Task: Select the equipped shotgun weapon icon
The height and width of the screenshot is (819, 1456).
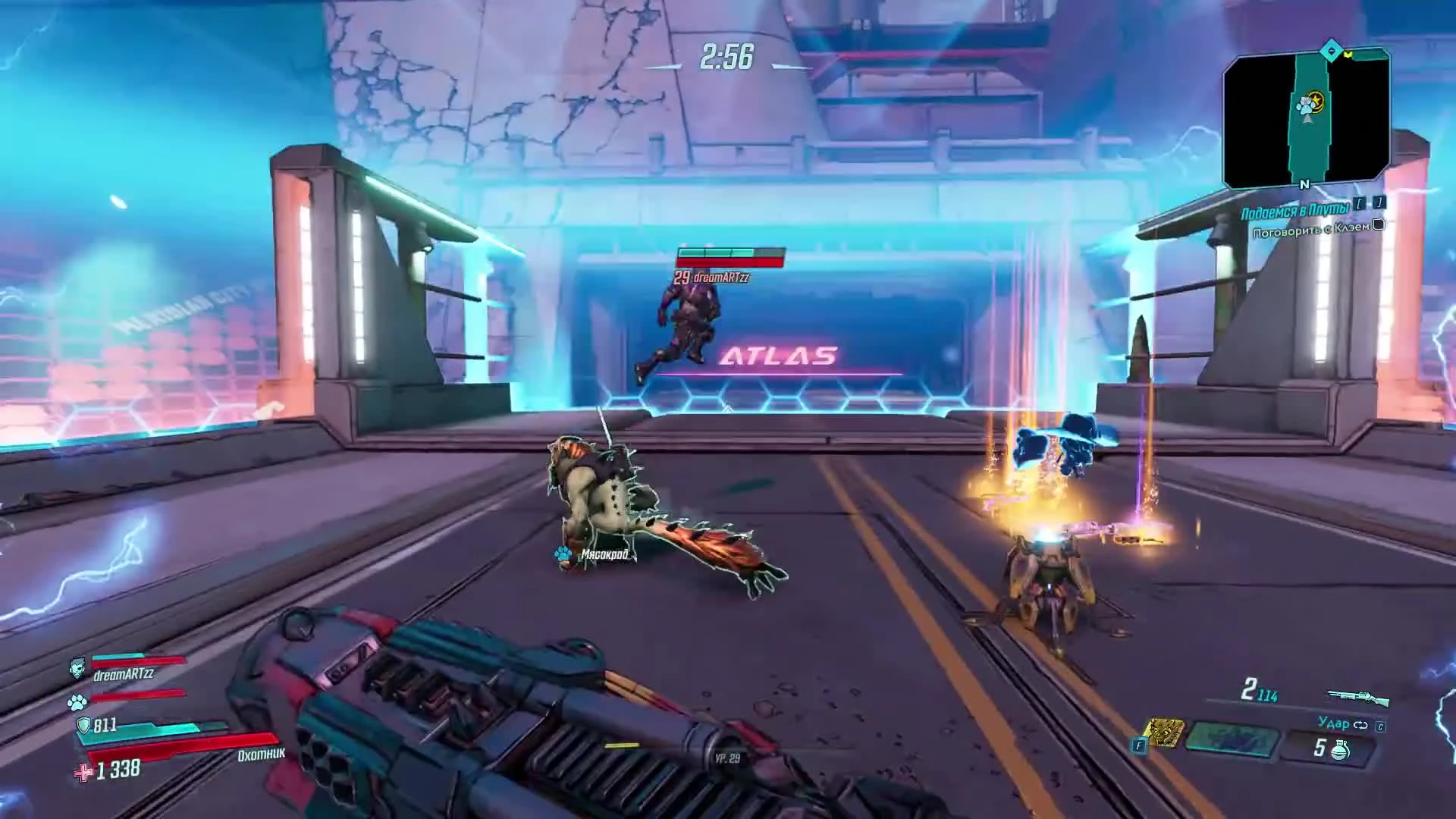Action: pyautogui.click(x=1357, y=696)
